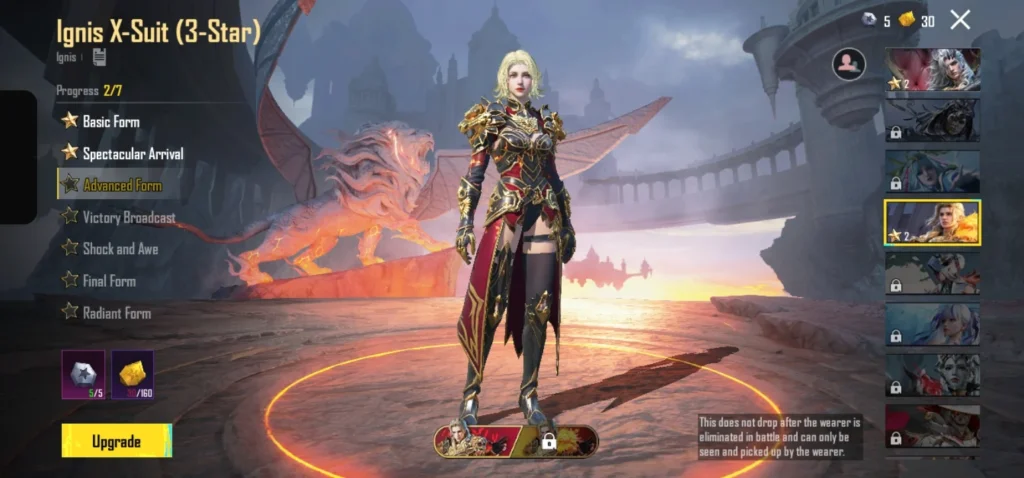View the Advanced Form stage
This screenshot has height=478, width=1024.
coord(122,185)
